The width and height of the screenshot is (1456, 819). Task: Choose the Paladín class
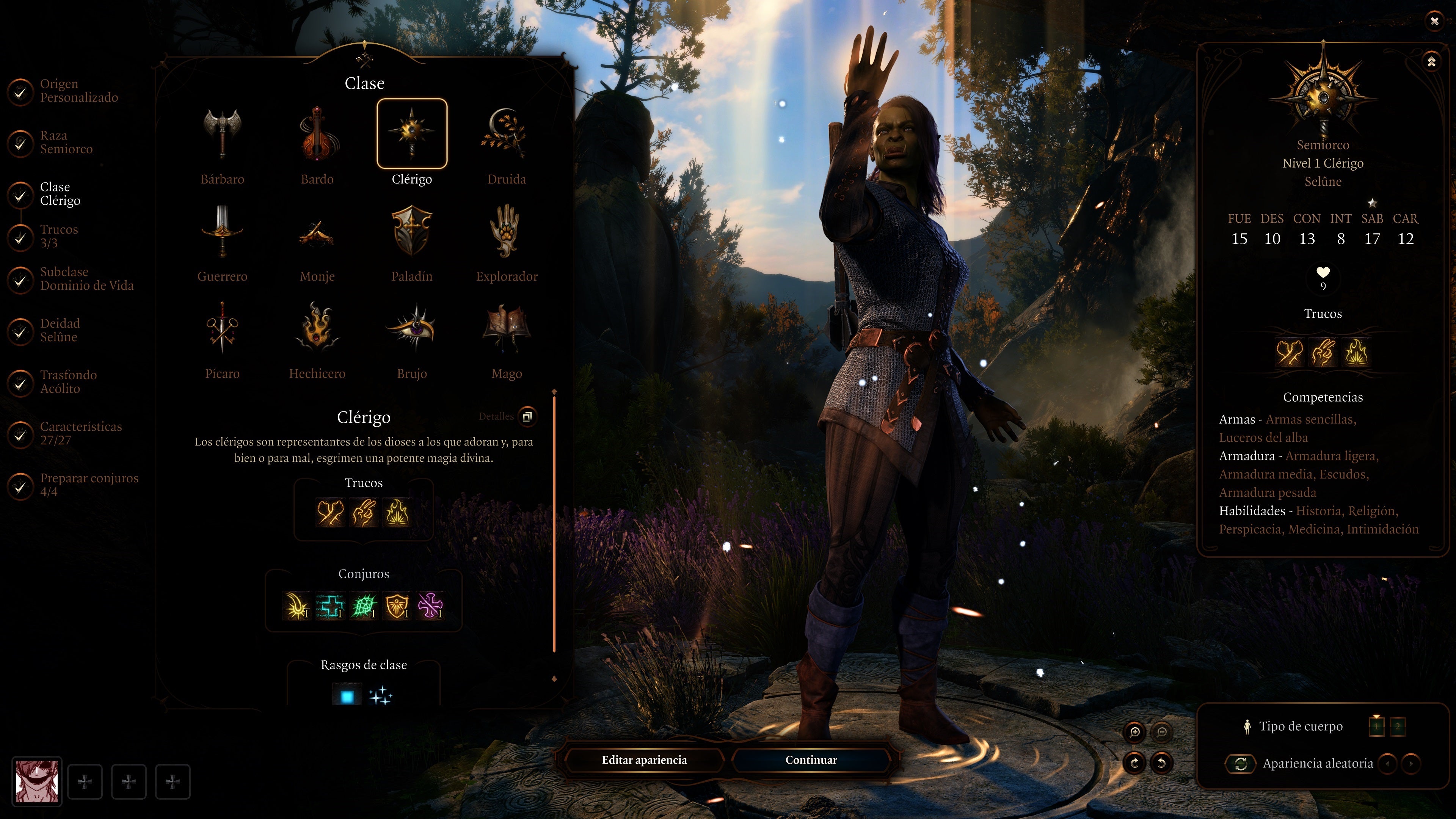click(x=411, y=232)
